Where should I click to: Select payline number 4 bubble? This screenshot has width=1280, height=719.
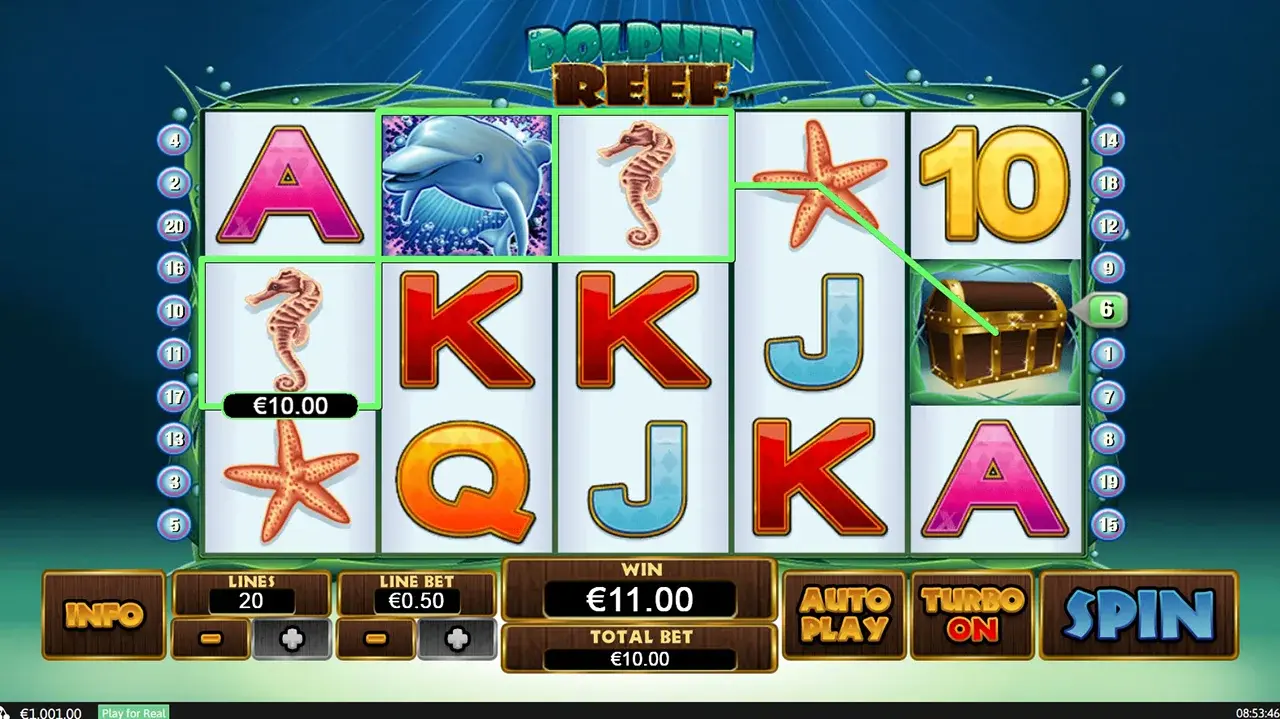coord(174,140)
